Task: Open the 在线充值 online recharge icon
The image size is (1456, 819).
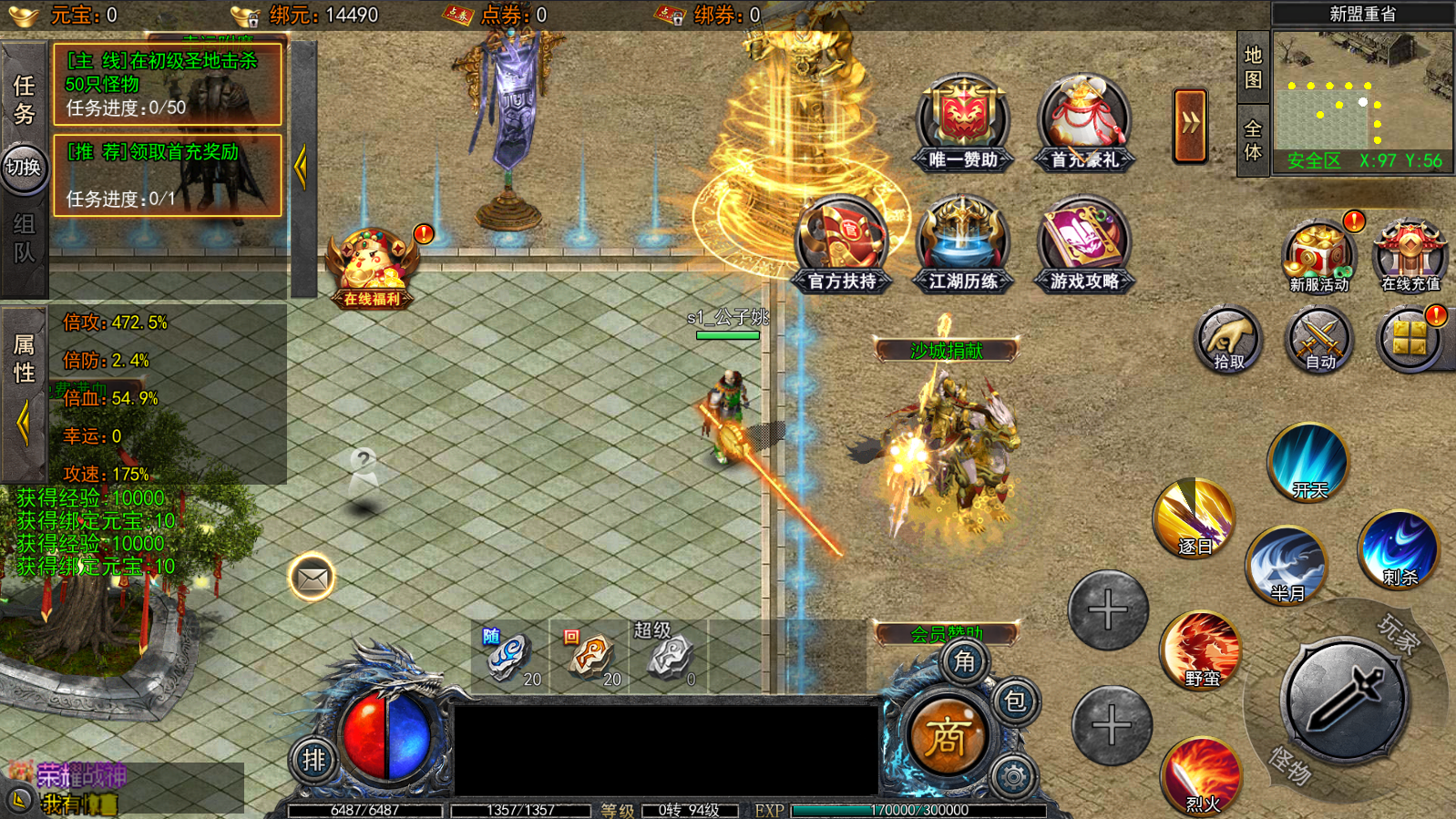Action: 1410,256
